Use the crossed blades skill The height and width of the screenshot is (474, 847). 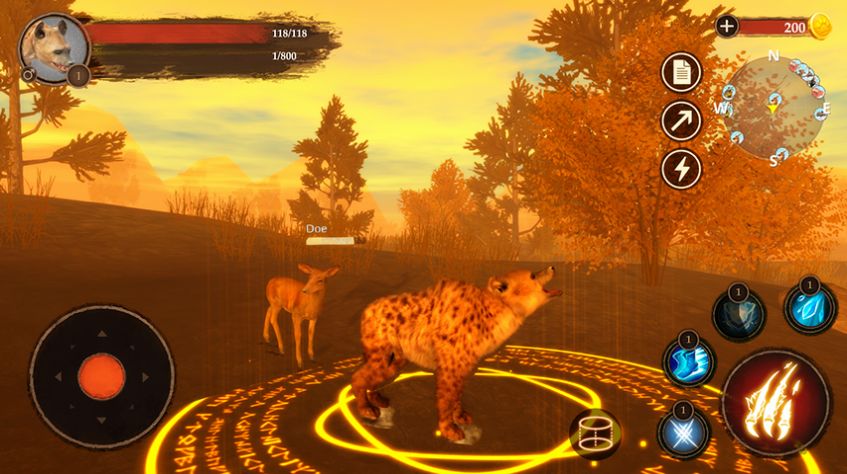click(684, 433)
